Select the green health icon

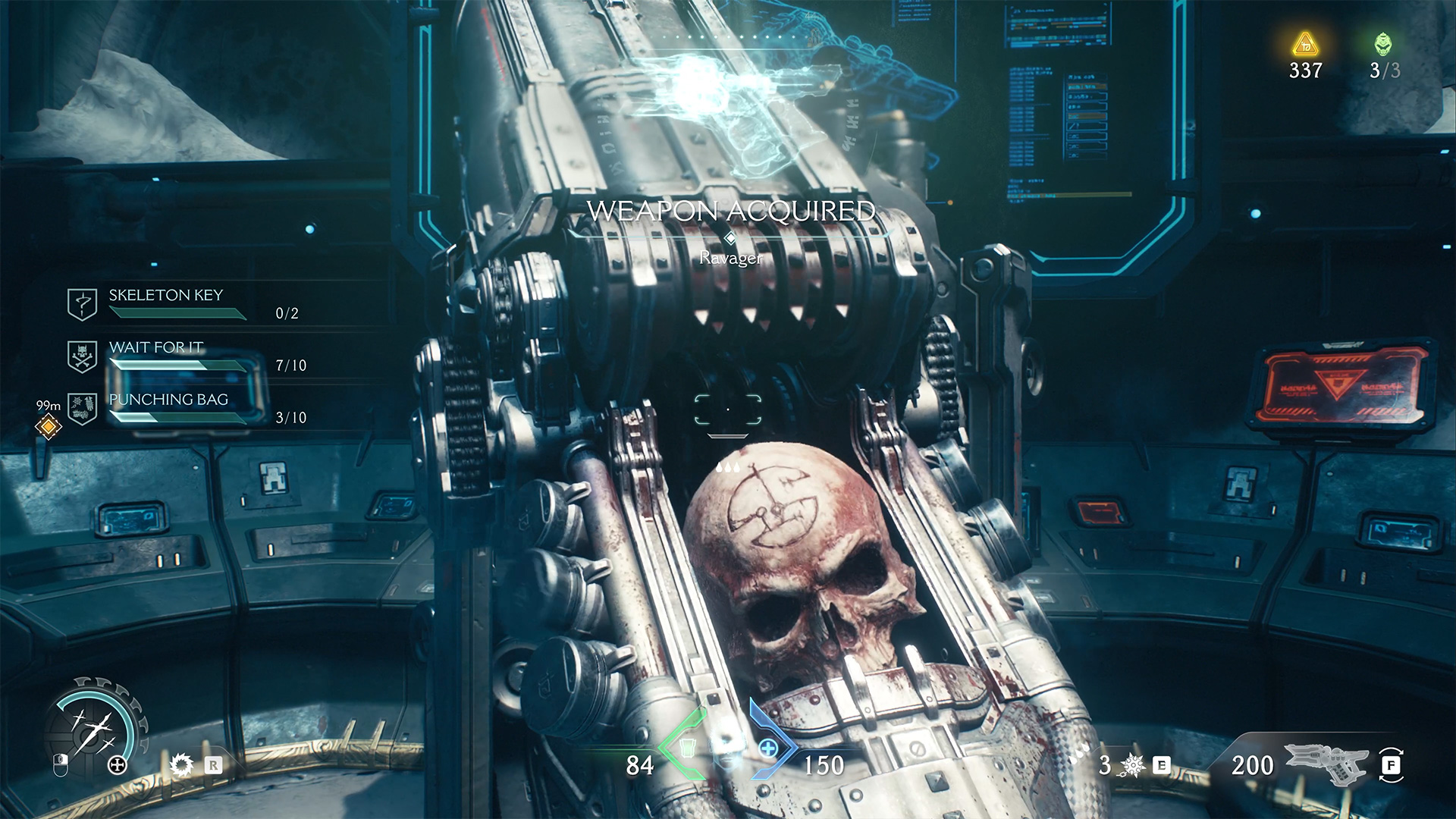687,748
